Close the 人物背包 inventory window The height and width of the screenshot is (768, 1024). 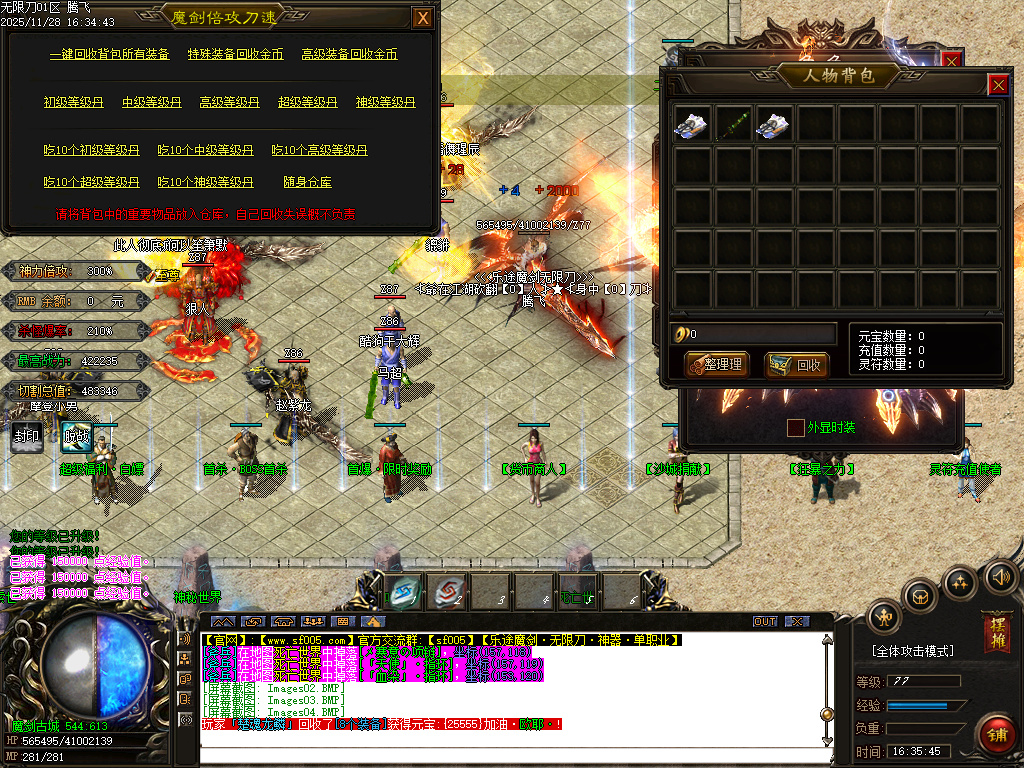tap(998, 85)
